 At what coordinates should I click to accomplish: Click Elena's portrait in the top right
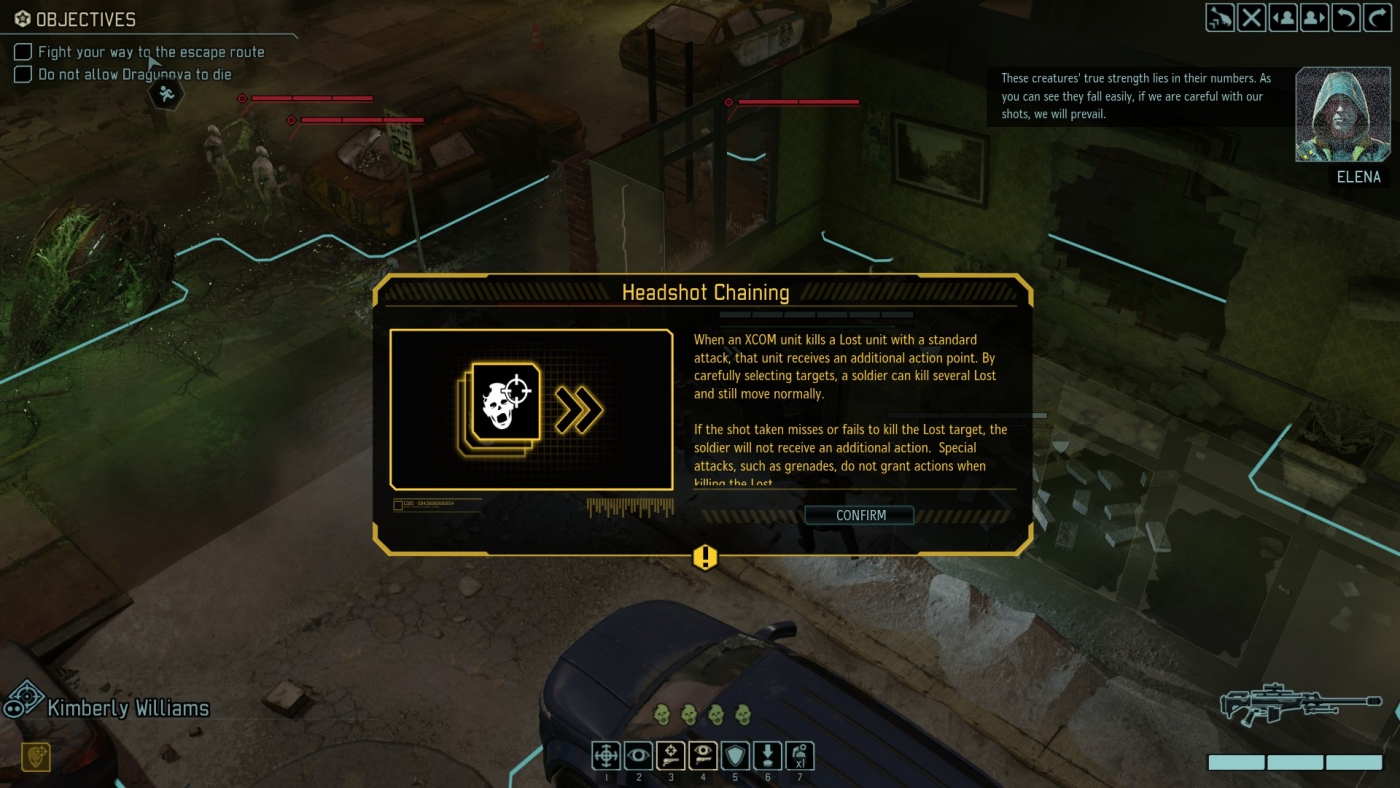point(1342,113)
